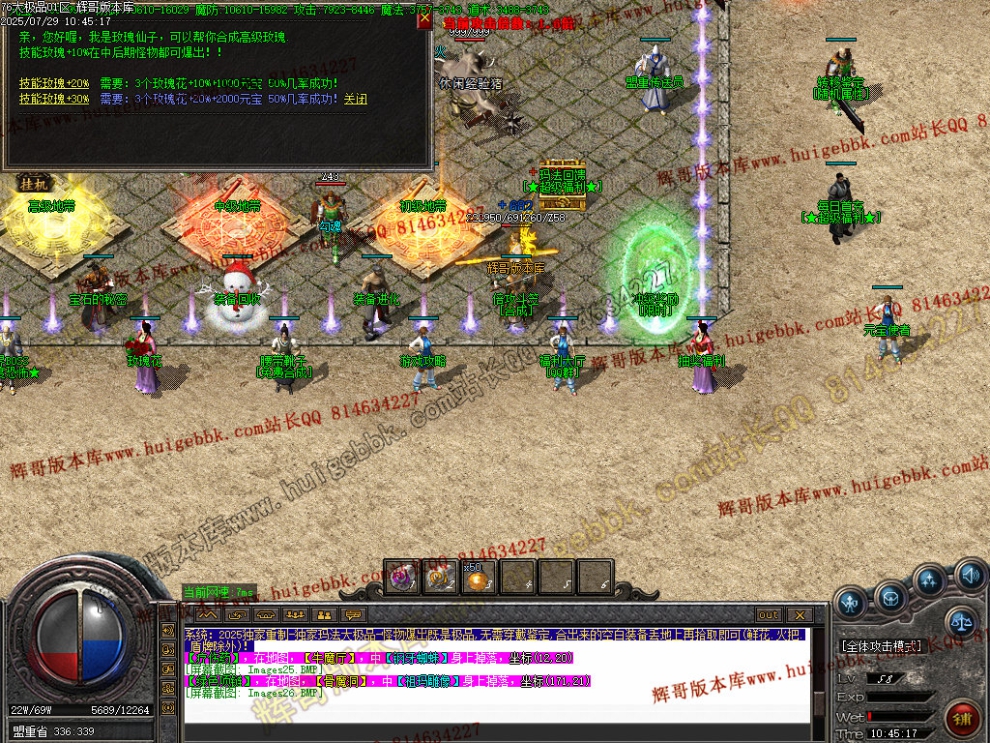990x743 pixels.
Task: Open the bag inventory round button
Action: click(x=890, y=598)
